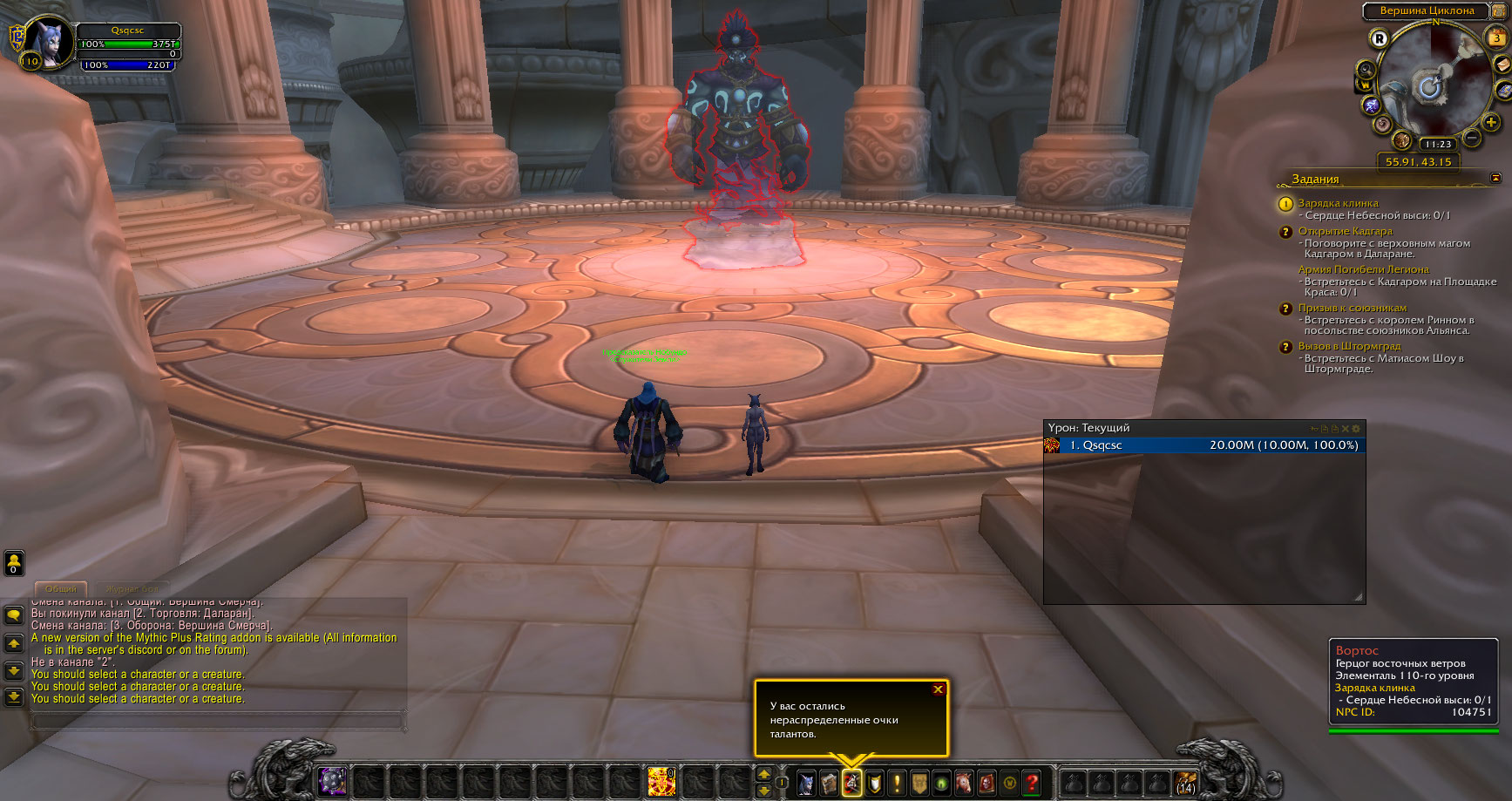
Task: Check the mail envelope icon by the minimap
Action: click(x=1504, y=64)
